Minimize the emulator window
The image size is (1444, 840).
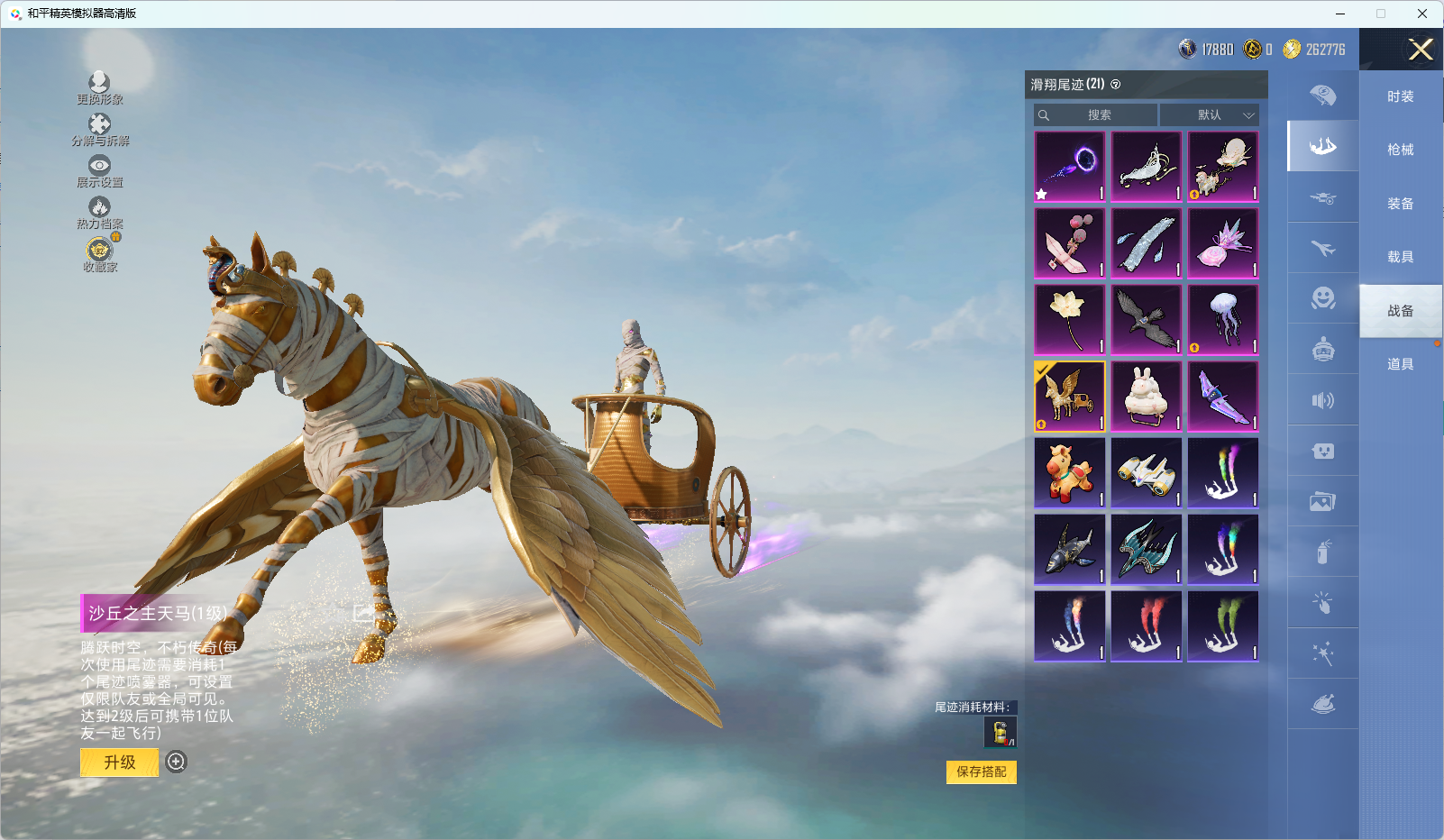(1340, 14)
